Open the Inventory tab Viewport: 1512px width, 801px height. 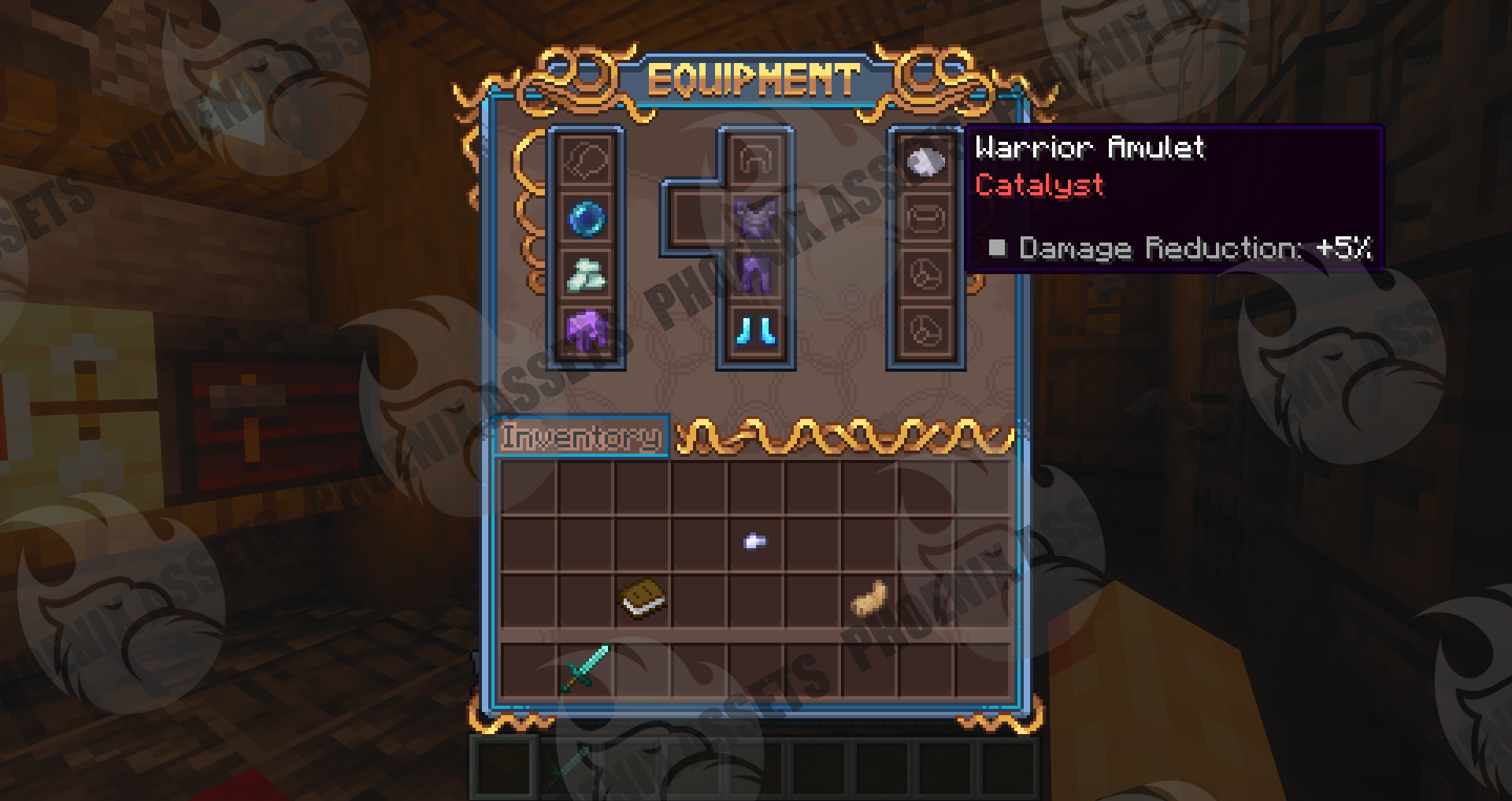[581, 436]
